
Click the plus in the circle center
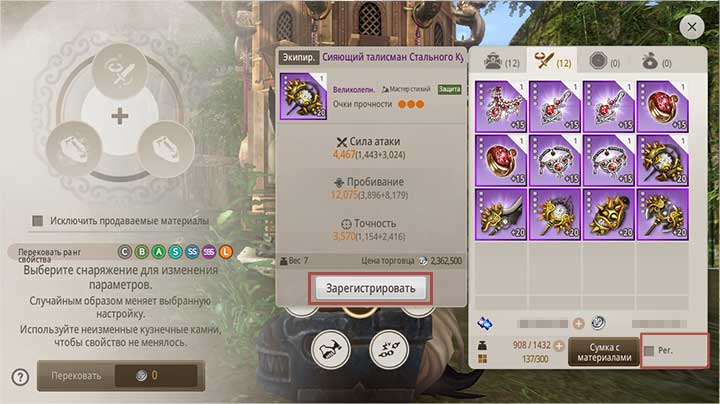tap(119, 116)
